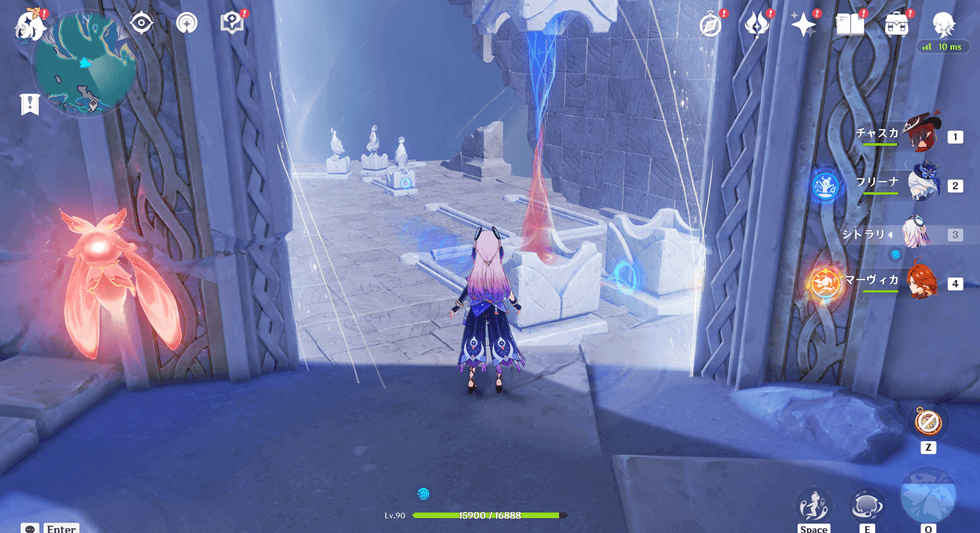Switch to party member フリーナ
The height and width of the screenshot is (533, 980).
pyautogui.click(x=919, y=185)
